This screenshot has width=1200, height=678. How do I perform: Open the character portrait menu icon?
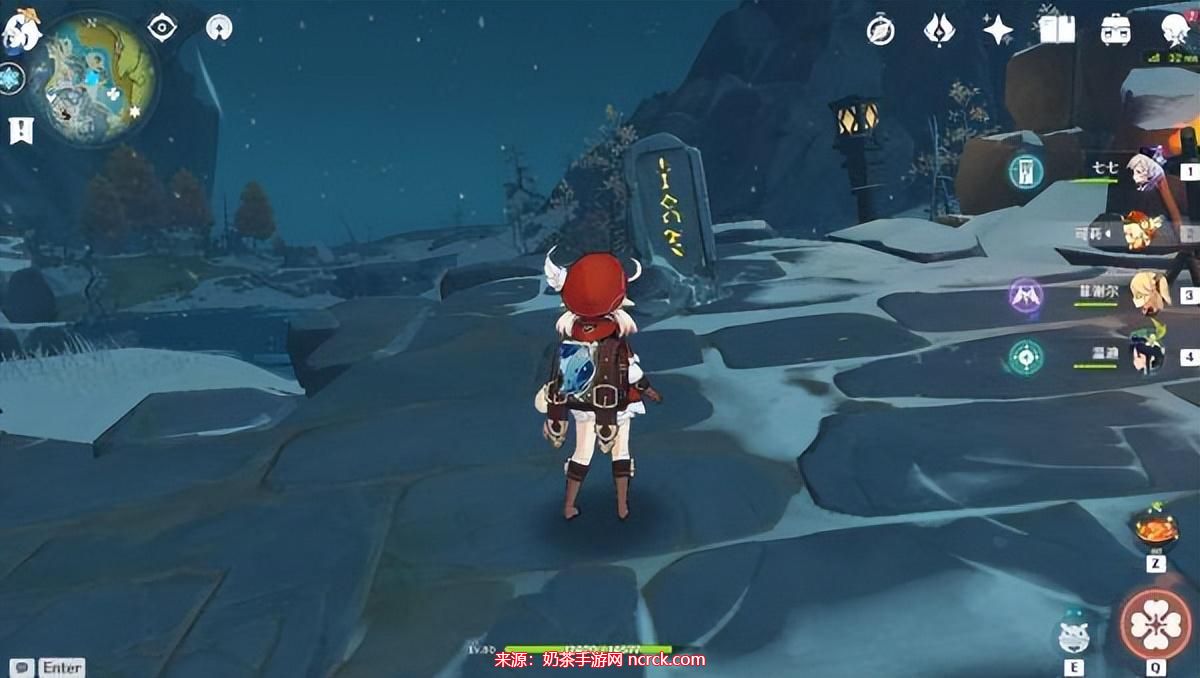click(x=1175, y=30)
